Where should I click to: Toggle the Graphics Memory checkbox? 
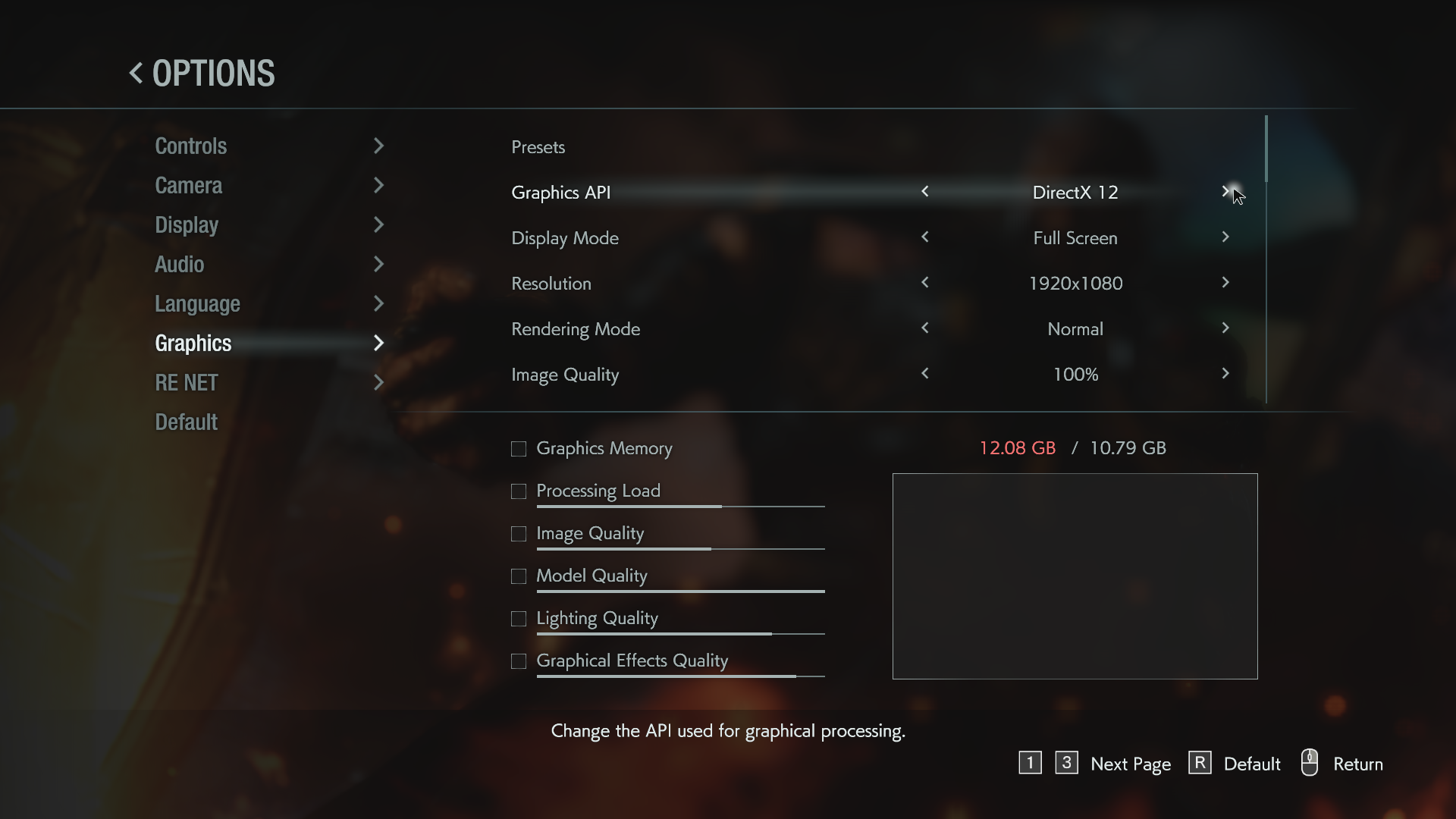(519, 449)
